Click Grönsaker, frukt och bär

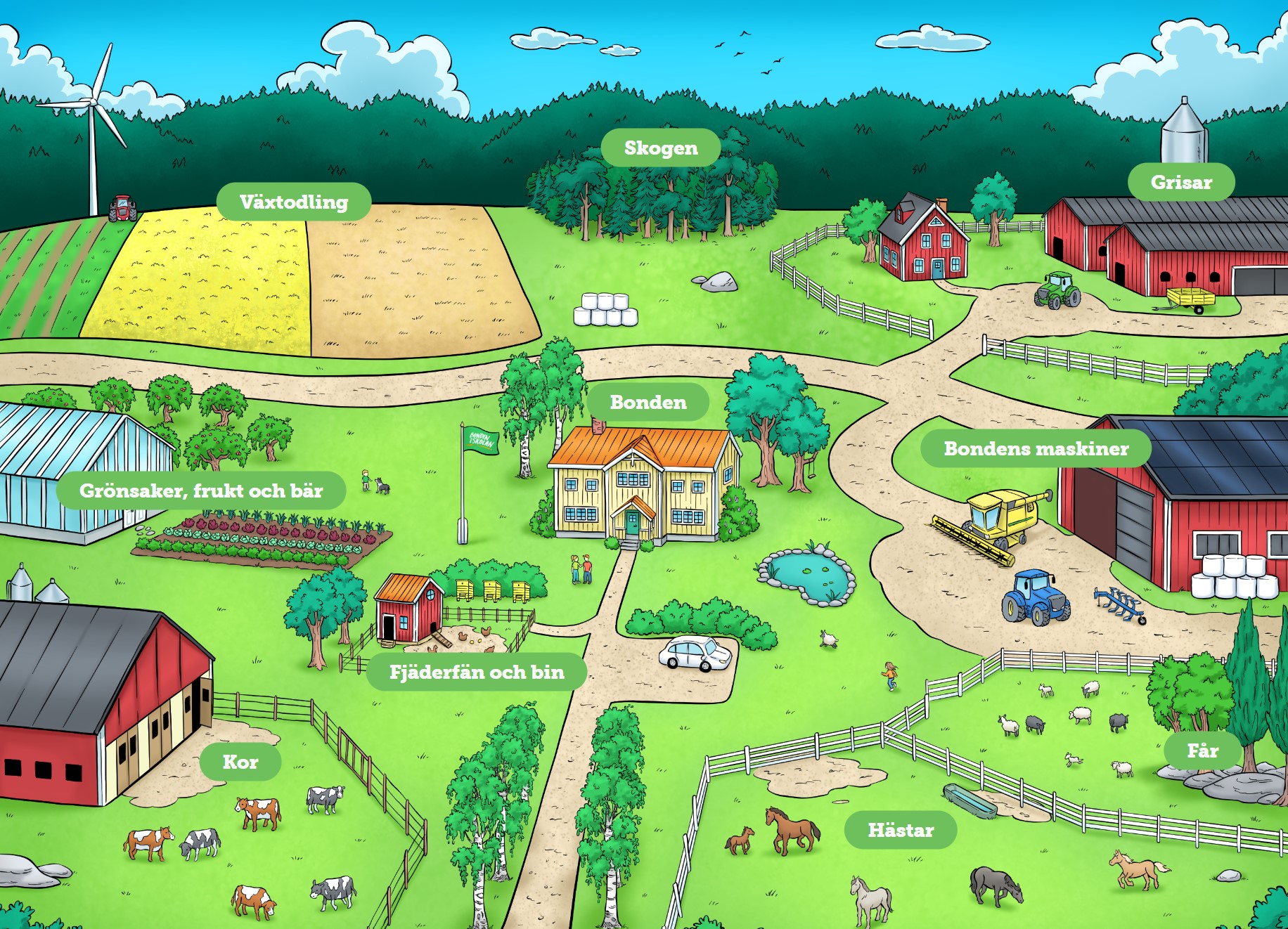[201, 491]
